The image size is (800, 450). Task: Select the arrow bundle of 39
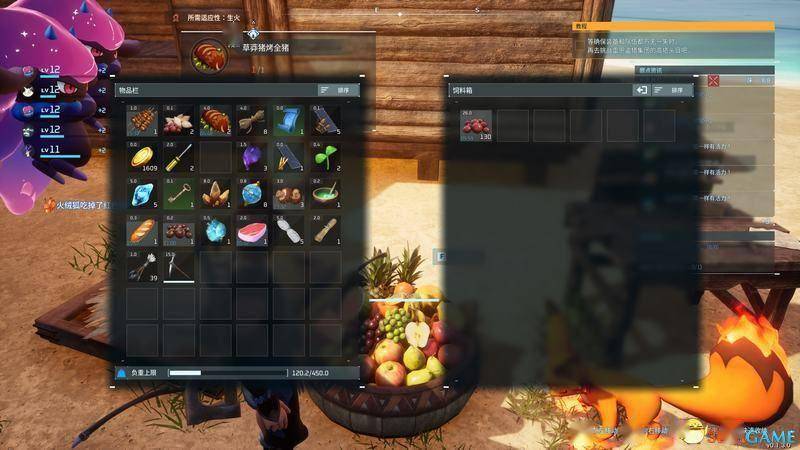(x=142, y=267)
